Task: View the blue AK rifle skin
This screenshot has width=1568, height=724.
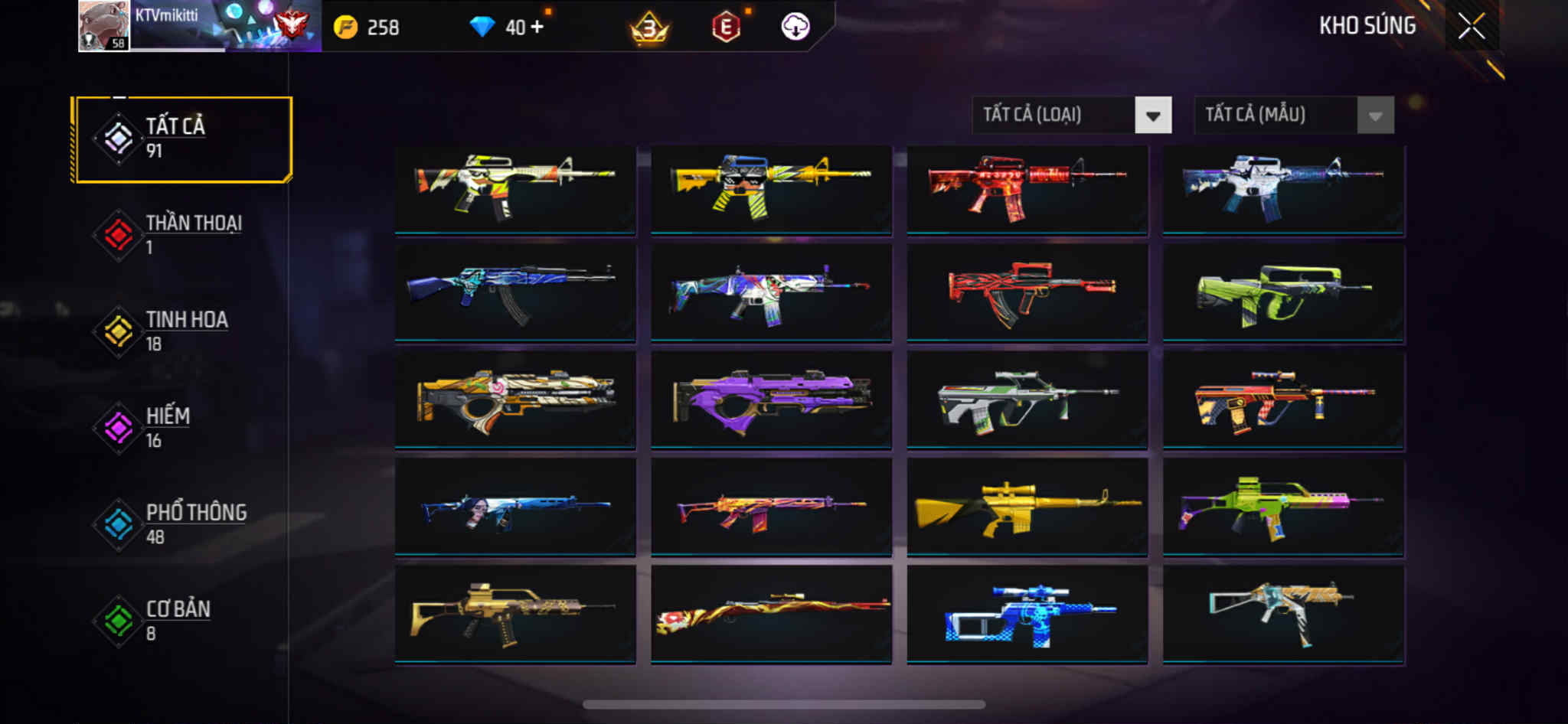Action: tap(514, 294)
